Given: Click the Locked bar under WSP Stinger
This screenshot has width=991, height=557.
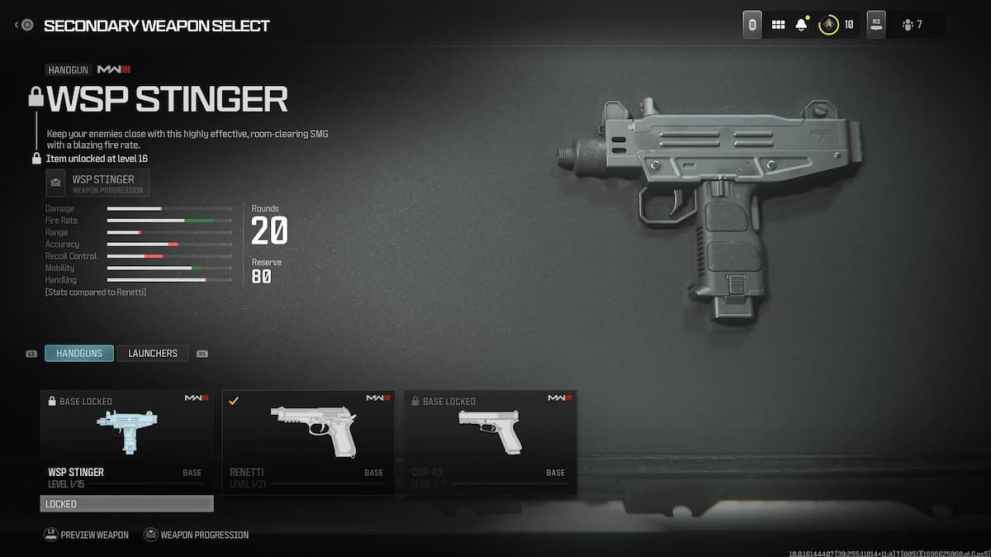Looking at the screenshot, I should click(x=126, y=504).
